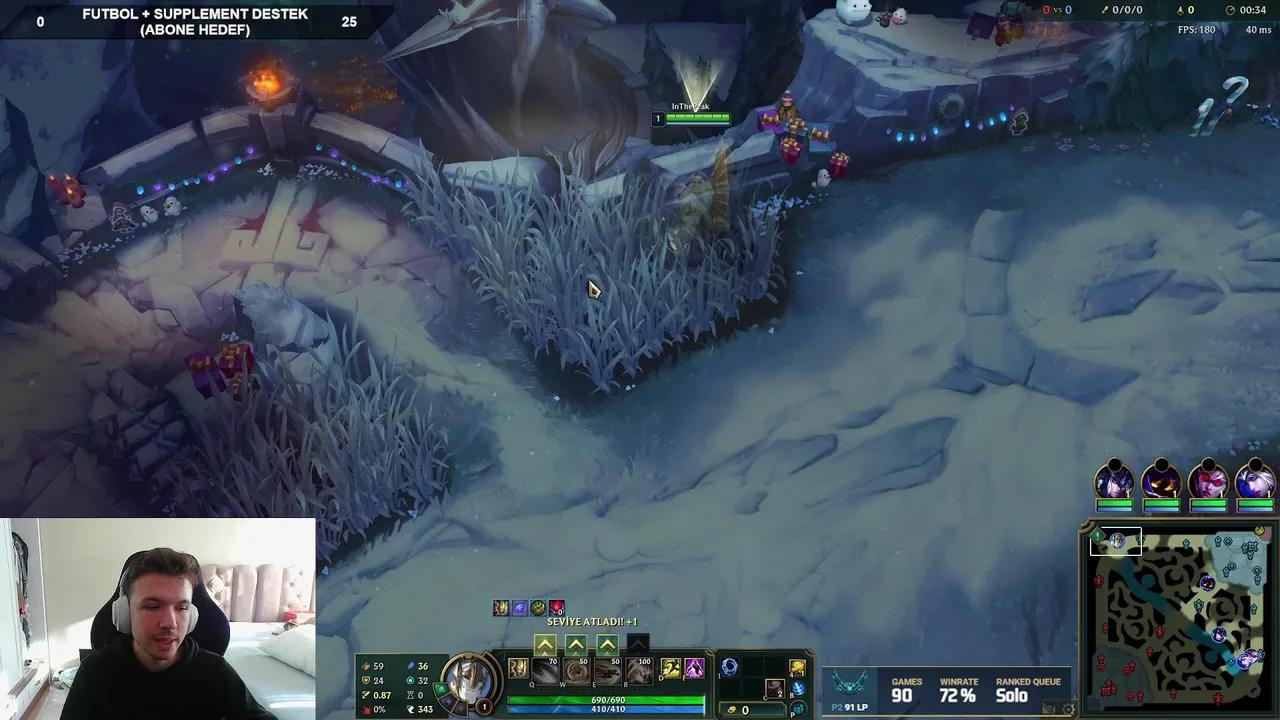The image size is (1280, 720).
Task: Click the warding trinket in B slot
Action: (x=799, y=690)
